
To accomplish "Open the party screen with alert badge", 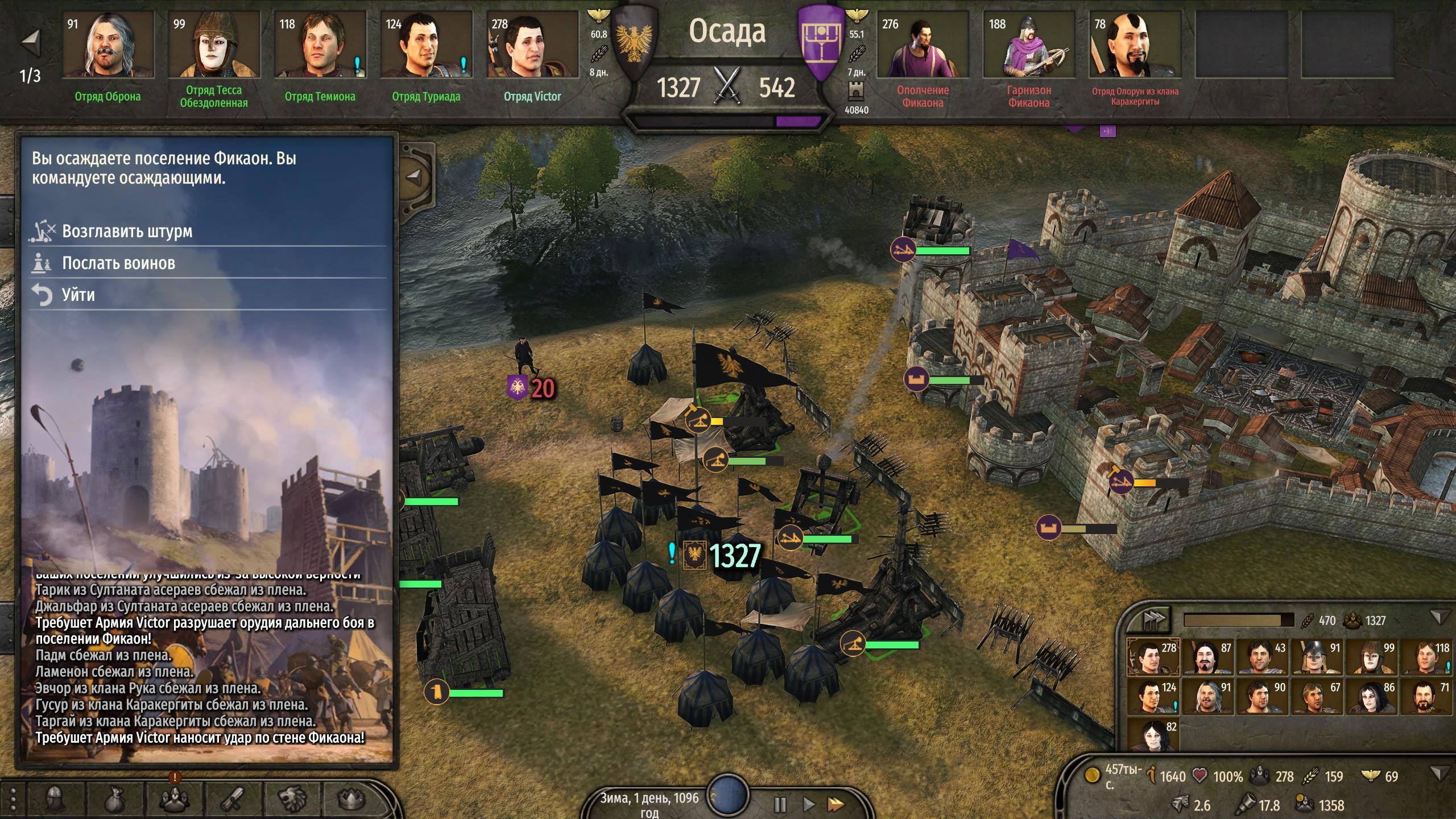I will [173, 799].
